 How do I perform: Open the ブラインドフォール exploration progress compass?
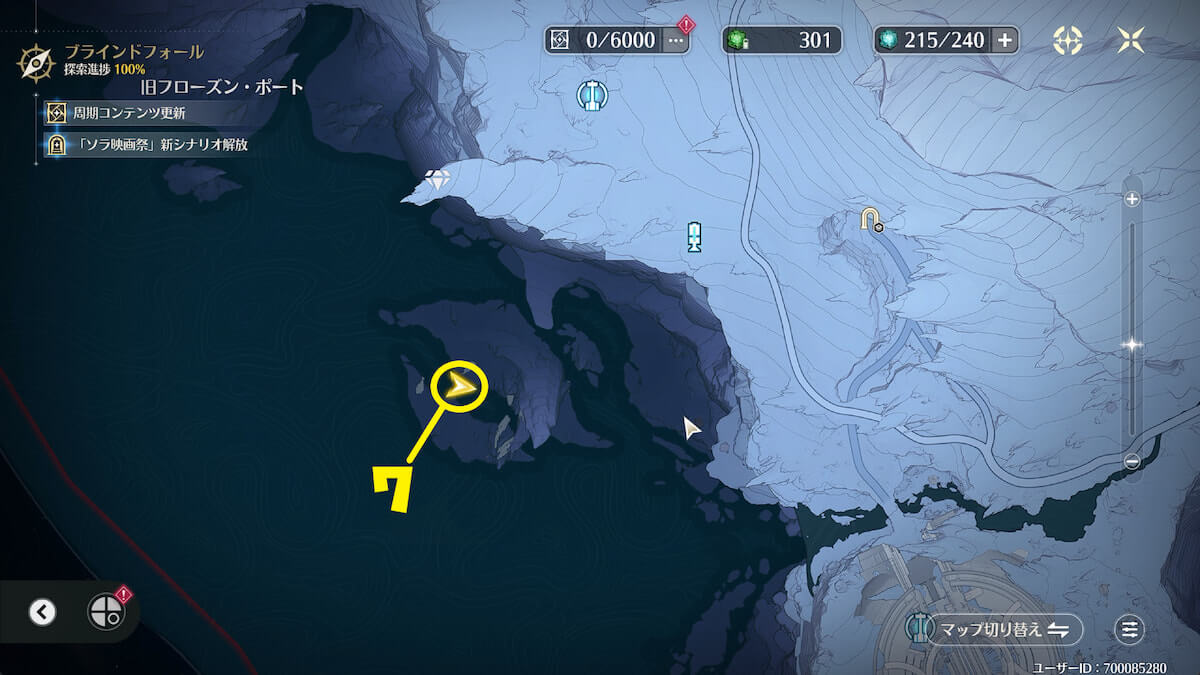36,62
